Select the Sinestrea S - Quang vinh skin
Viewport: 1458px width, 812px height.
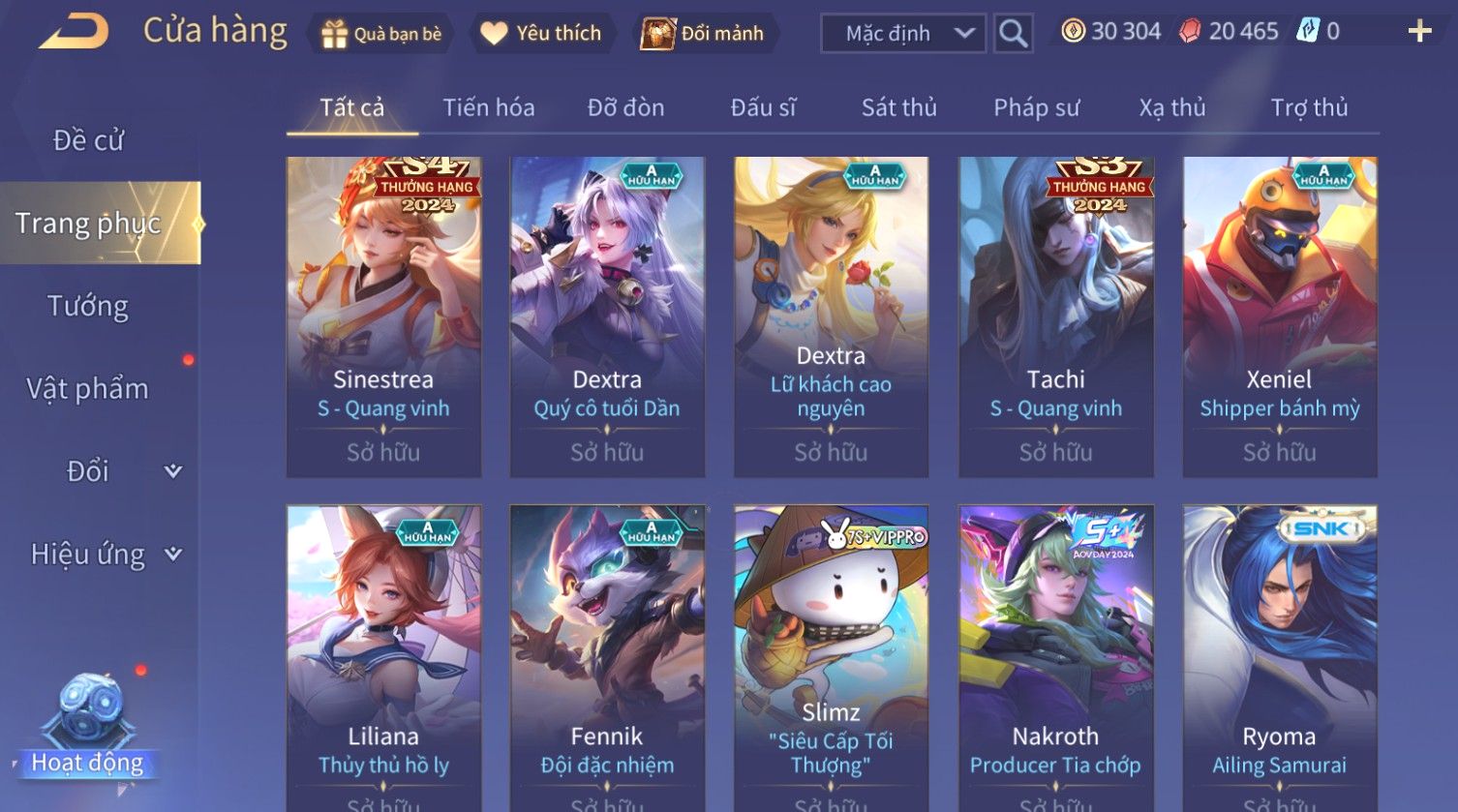coord(383,316)
